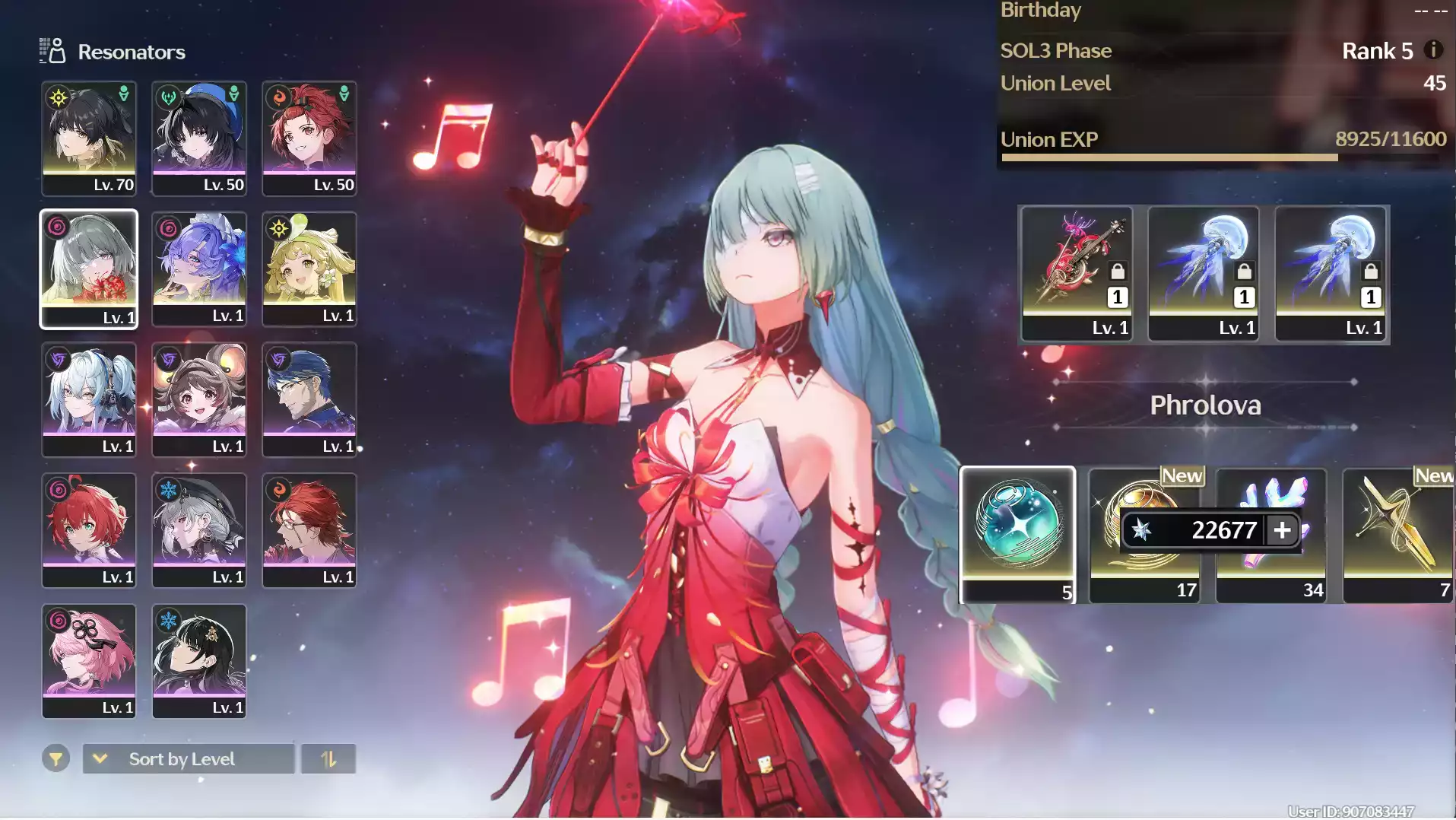Select the teal resonance orb material
This screenshot has height=820, width=1456.
(x=1017, y=532)
